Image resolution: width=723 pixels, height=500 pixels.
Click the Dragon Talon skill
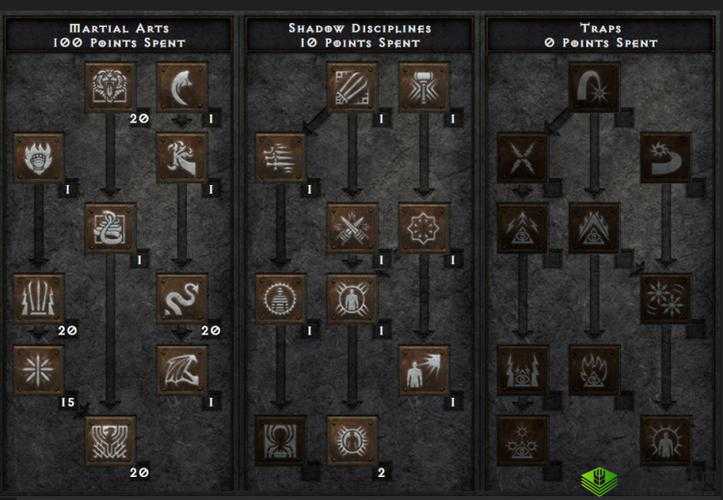(x=182, y=87)
